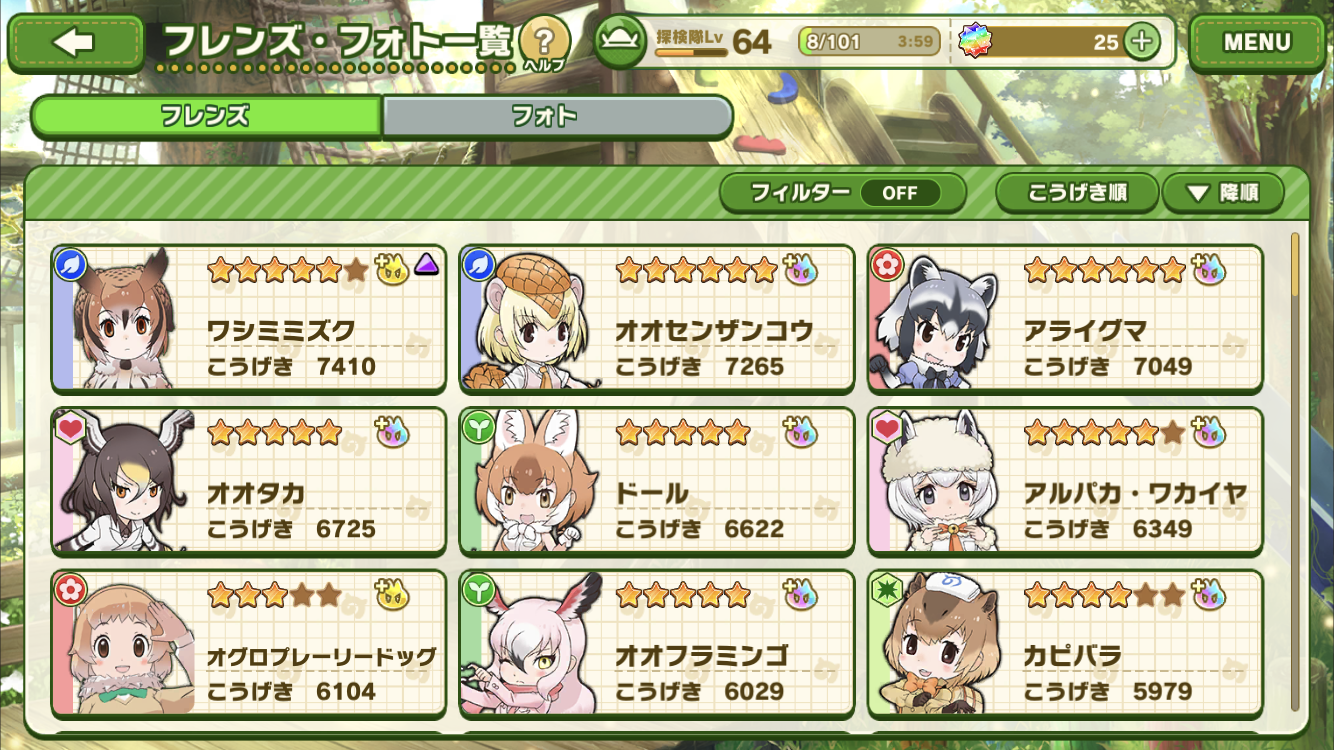Open the オグロプレーリードッグ friend card
Screen dimensions: 1334x750
[249, 644]
